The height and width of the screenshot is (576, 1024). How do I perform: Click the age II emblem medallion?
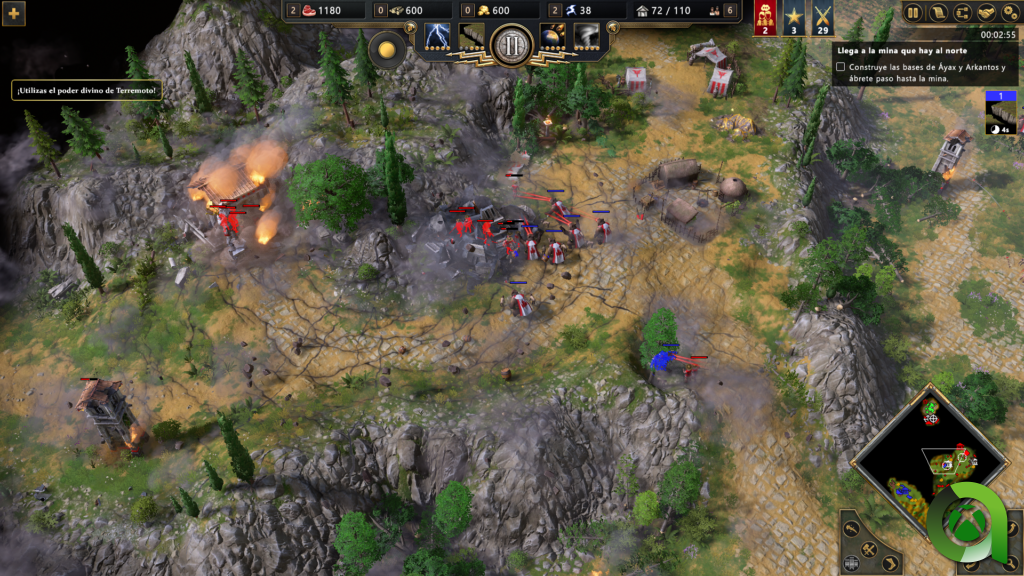(512, 45)
